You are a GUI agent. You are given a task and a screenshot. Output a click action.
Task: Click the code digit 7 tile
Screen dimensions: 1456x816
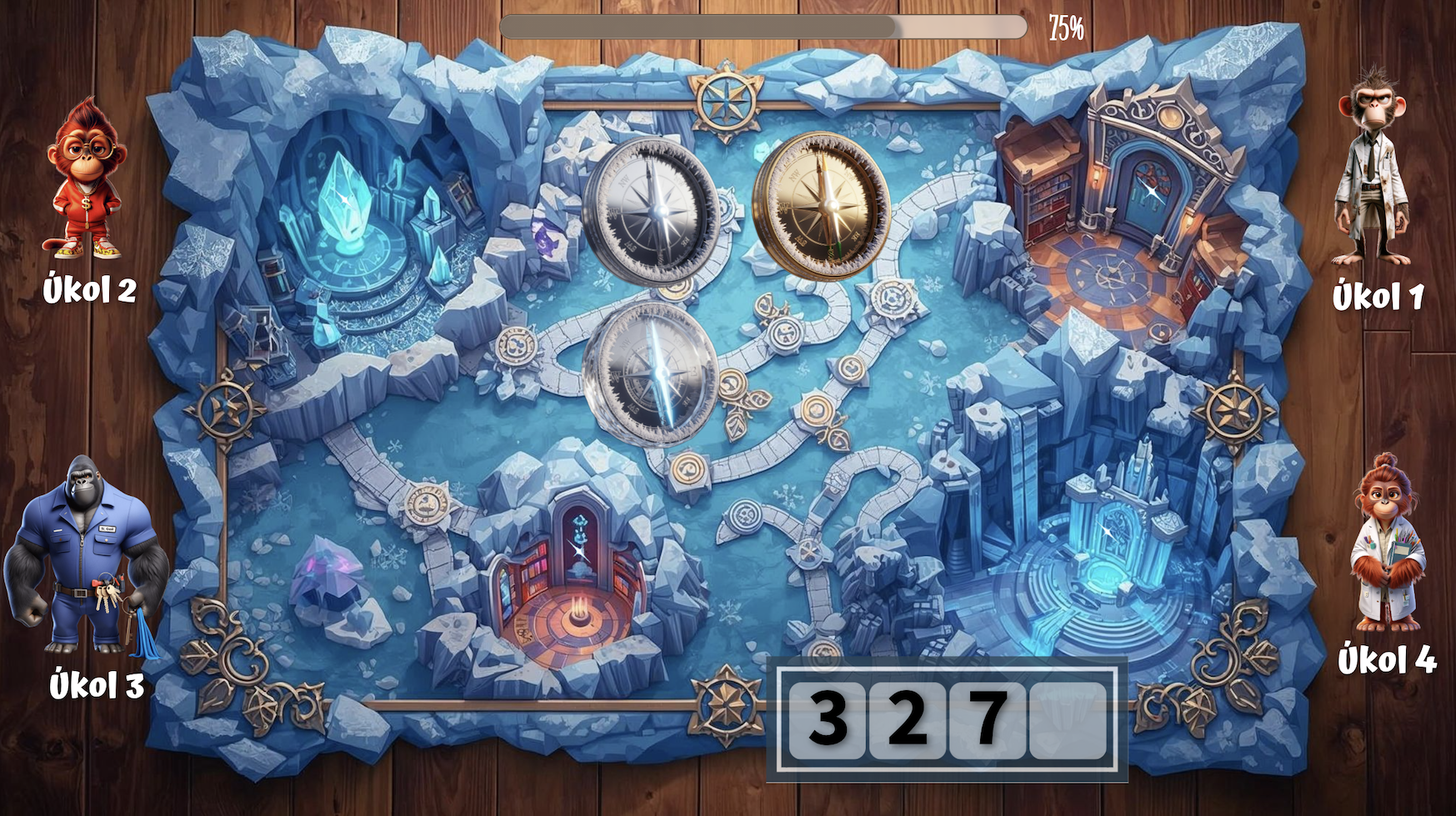click(988, 718)
